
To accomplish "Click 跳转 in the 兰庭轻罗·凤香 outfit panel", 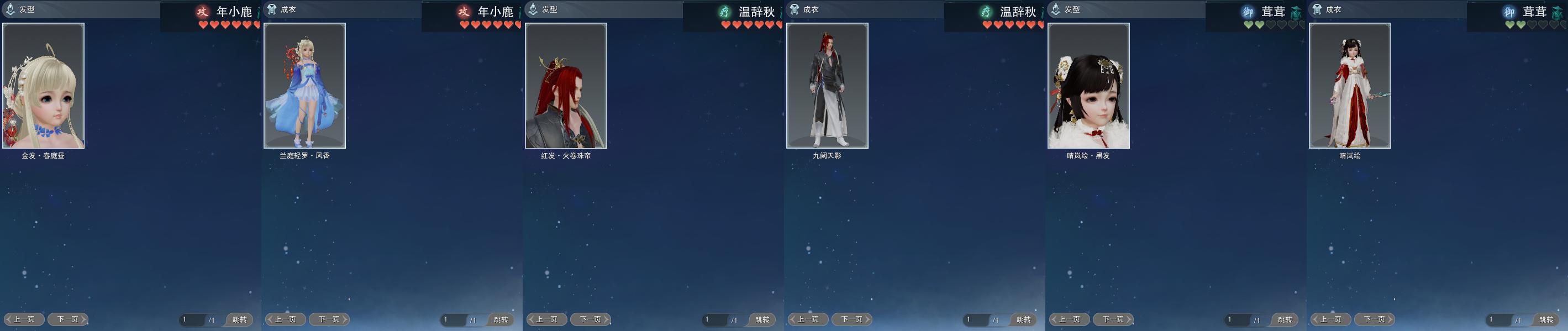I will click(x=501, y=319).
